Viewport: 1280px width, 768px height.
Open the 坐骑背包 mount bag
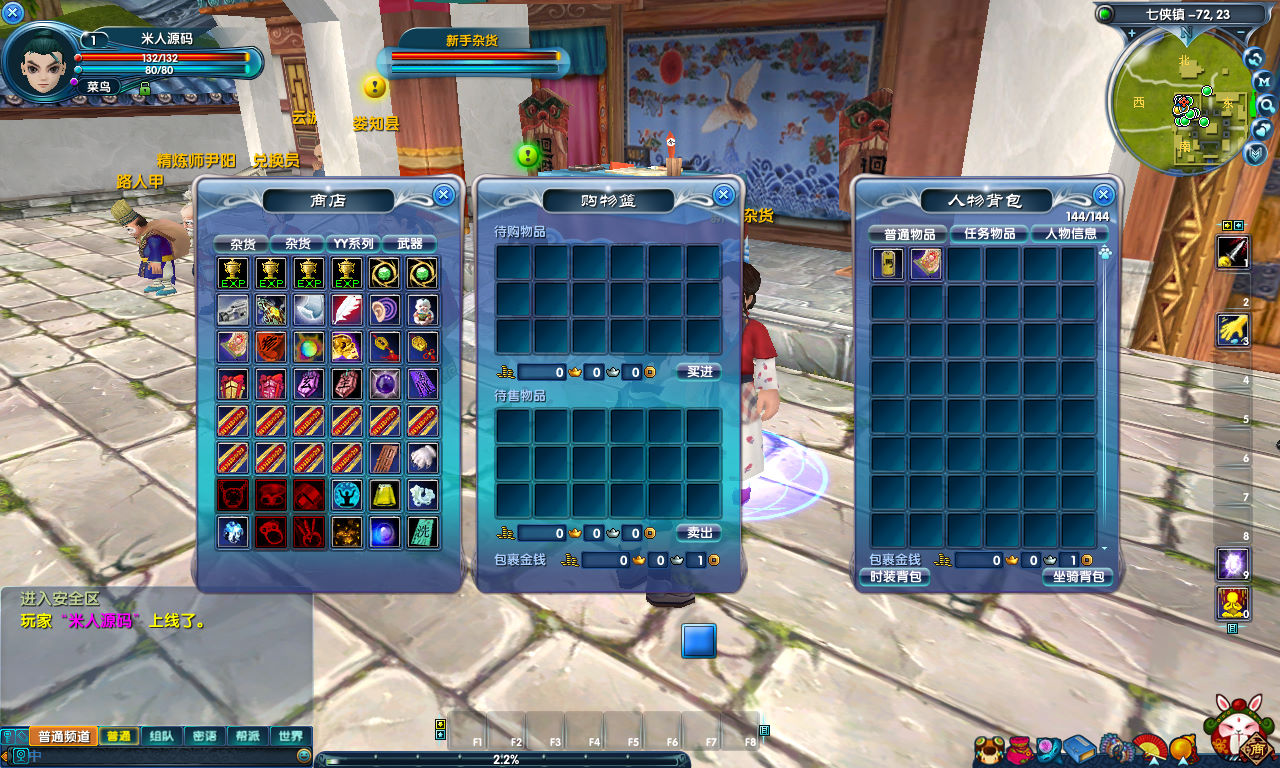[1076, 577]
